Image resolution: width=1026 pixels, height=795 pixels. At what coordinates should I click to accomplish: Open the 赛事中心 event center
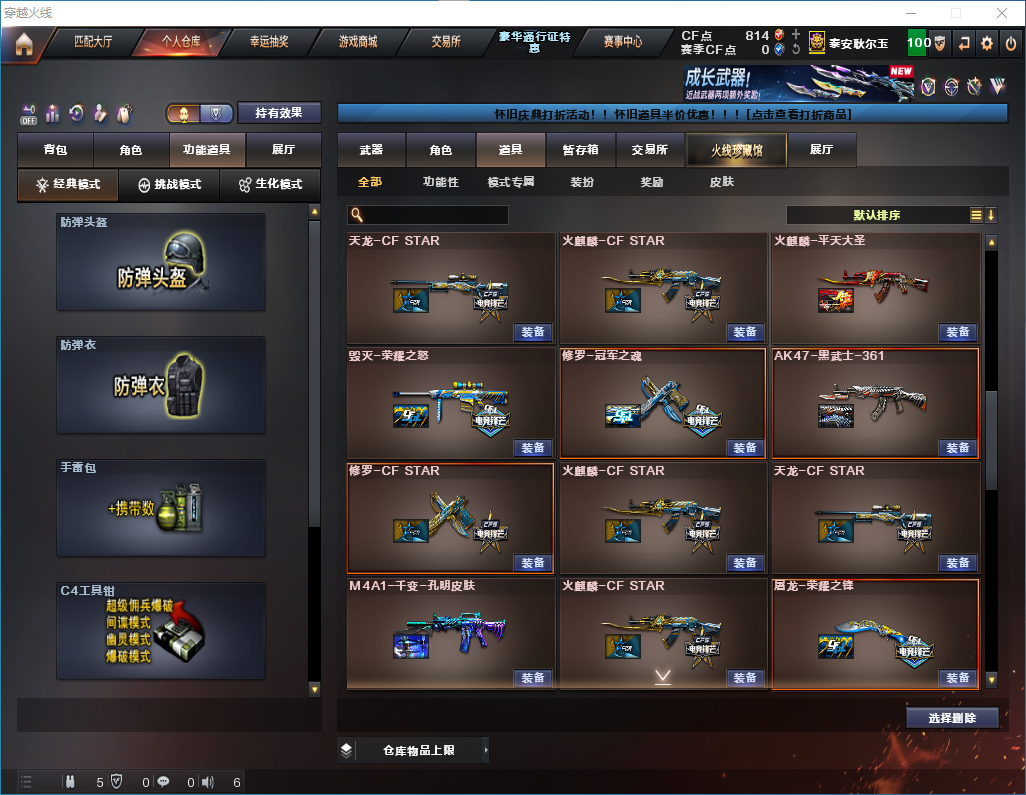[x=622, y=42]
